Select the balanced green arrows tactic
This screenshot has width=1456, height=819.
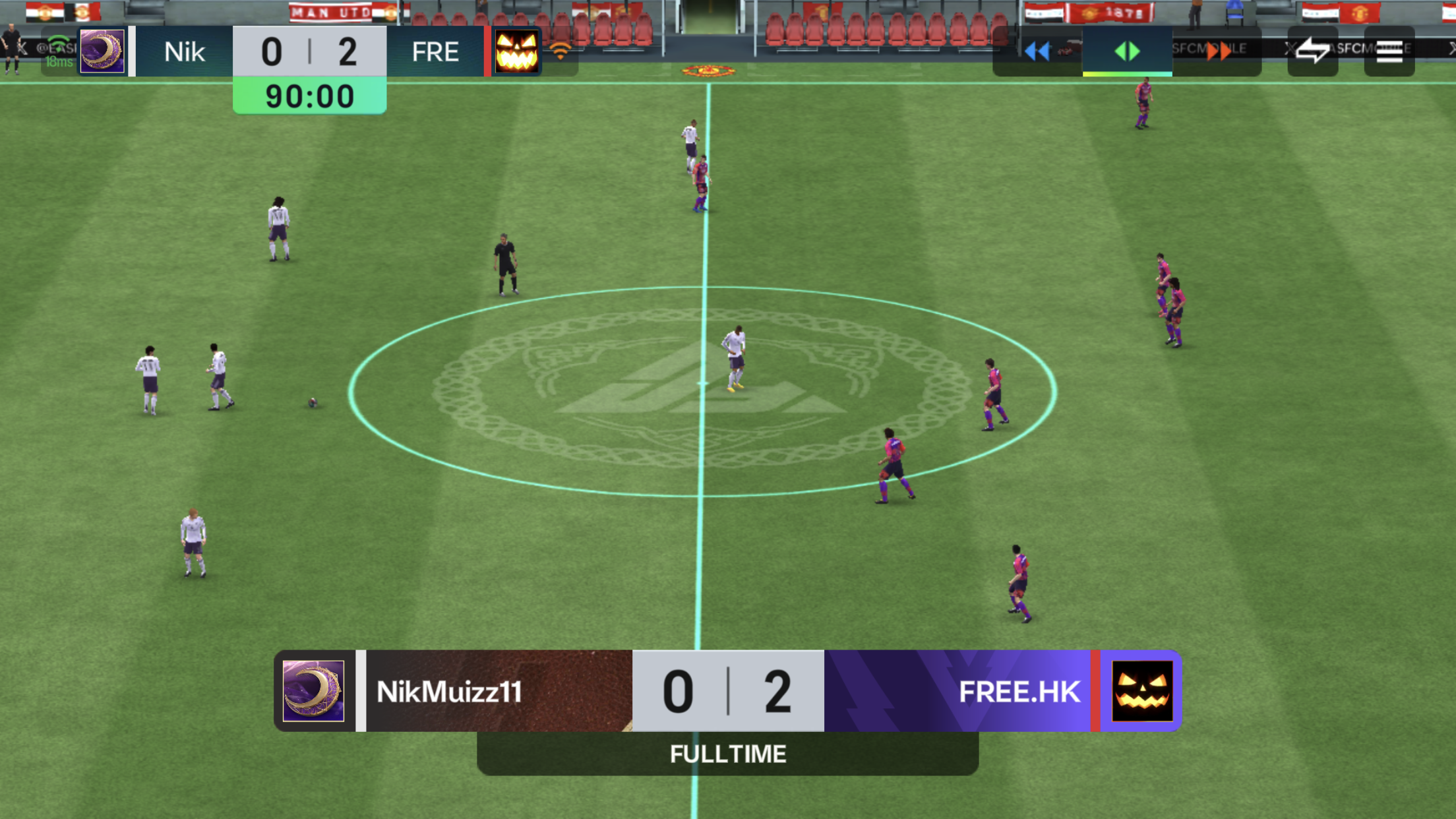coord(1127,51)
